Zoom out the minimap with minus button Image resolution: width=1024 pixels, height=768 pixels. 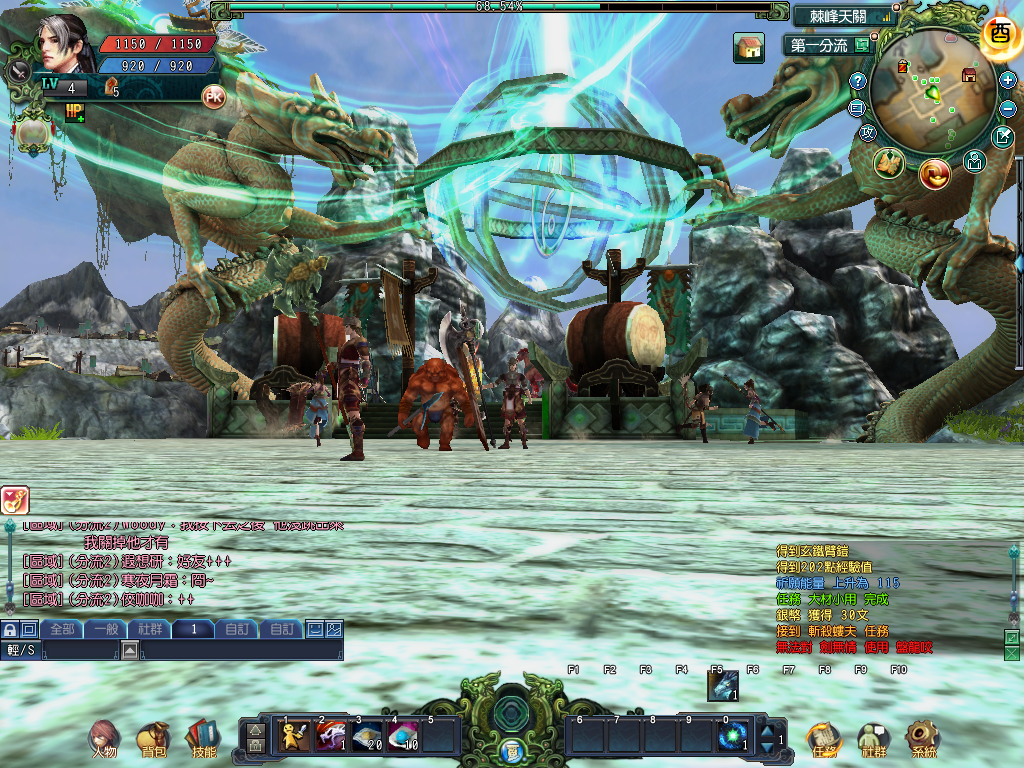coord(1007,108)
